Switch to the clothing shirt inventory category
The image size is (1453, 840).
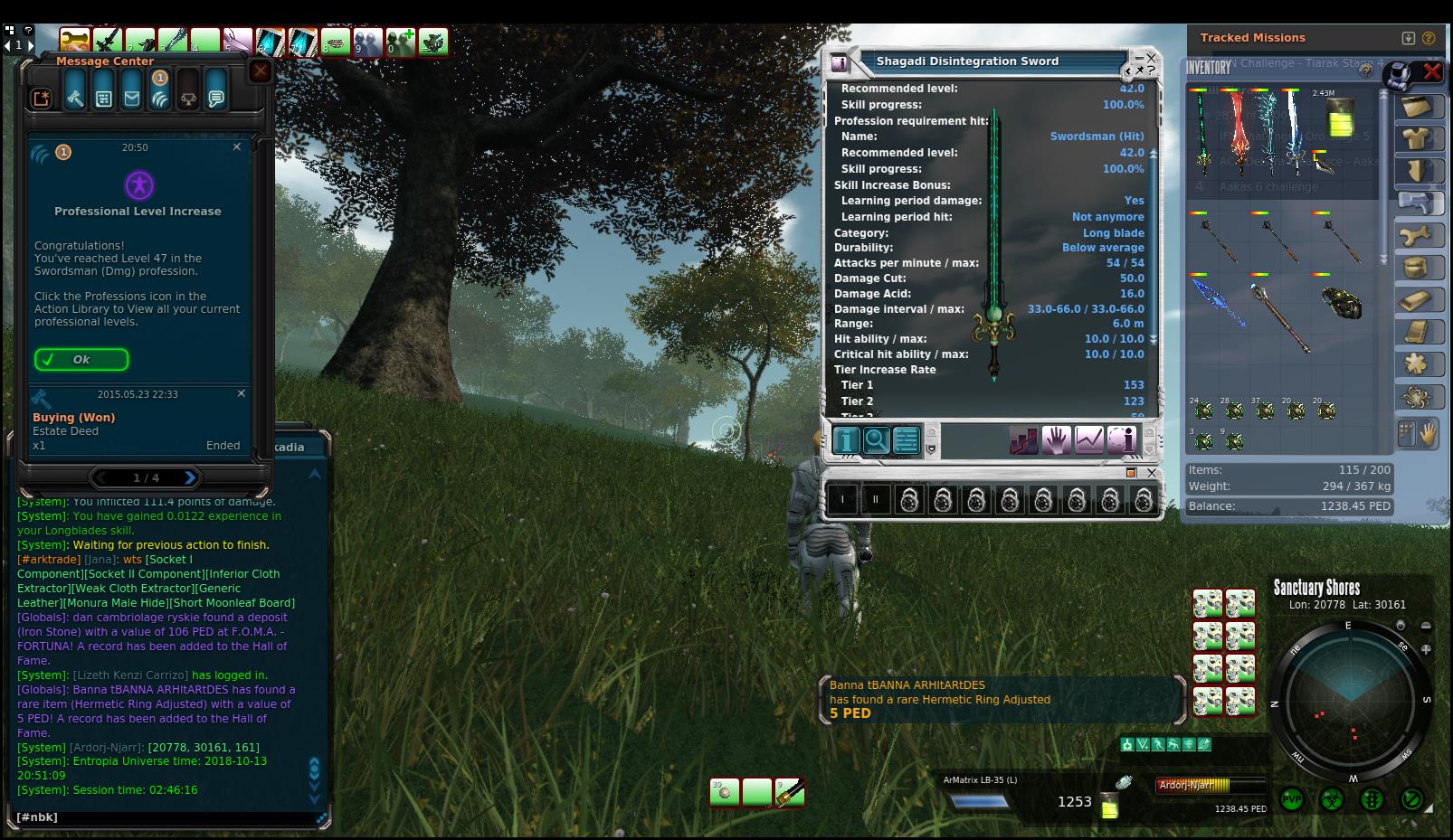[x=1417, y=138]
